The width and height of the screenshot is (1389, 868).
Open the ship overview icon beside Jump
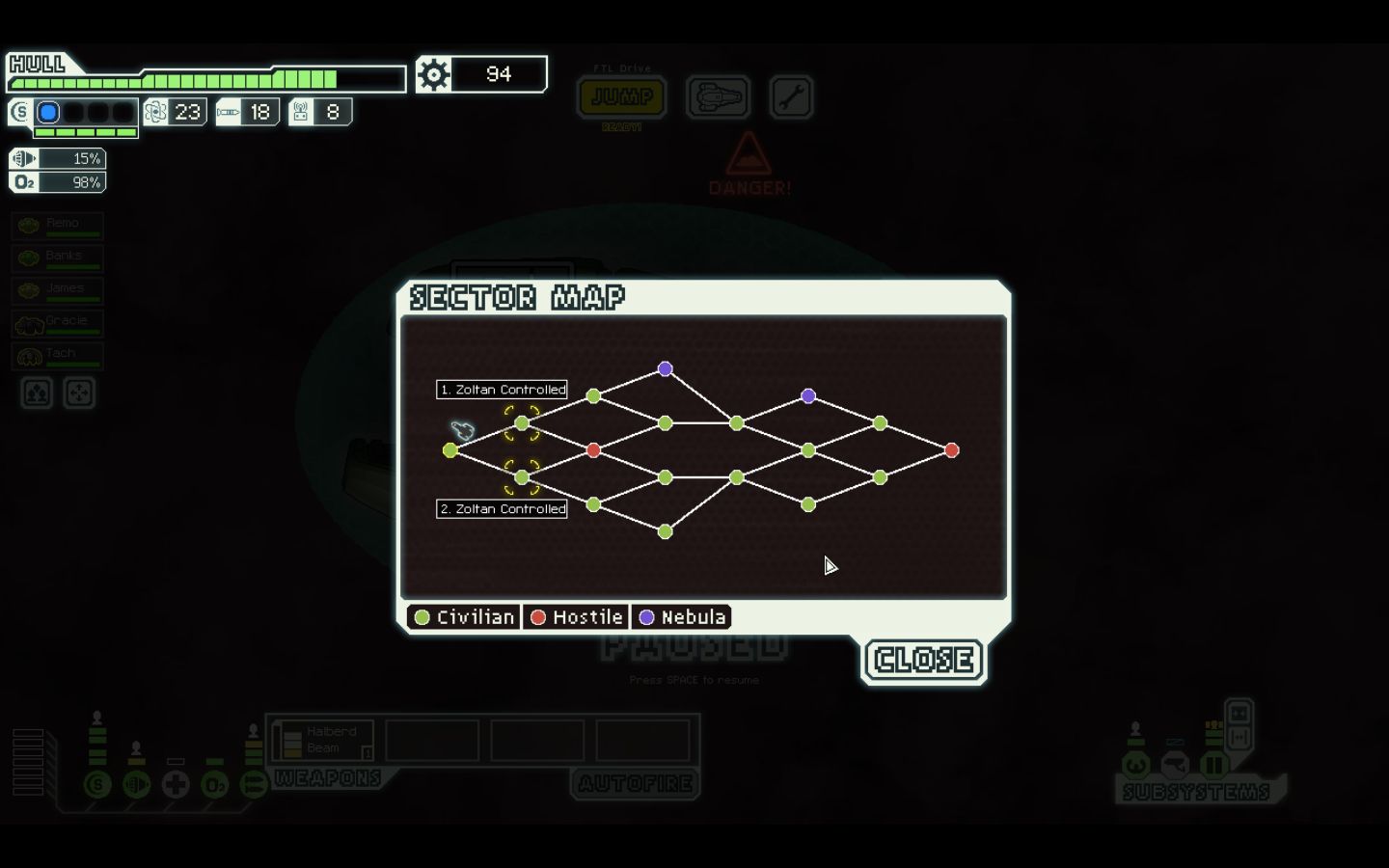point(719,96)
